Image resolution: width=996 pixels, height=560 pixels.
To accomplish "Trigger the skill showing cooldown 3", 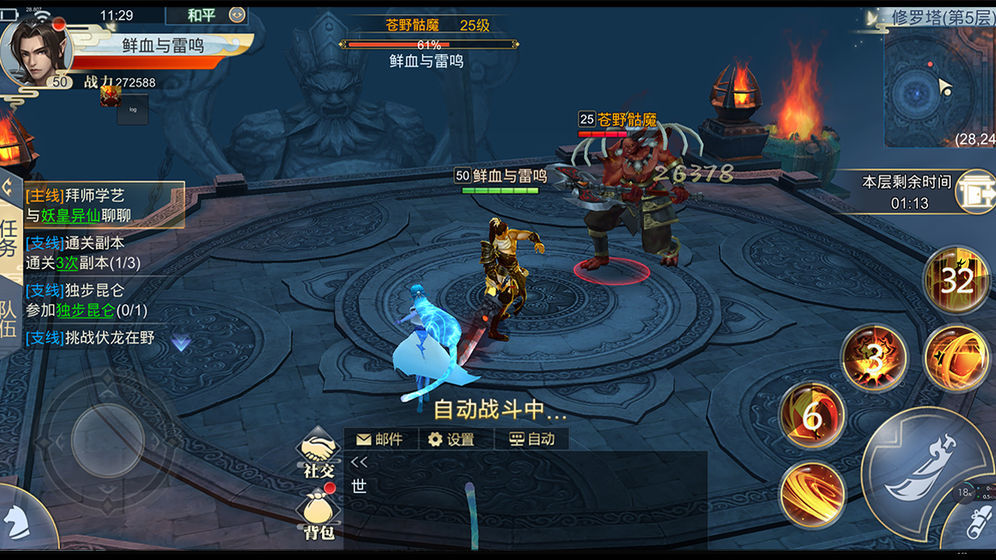I will point(873,358).
